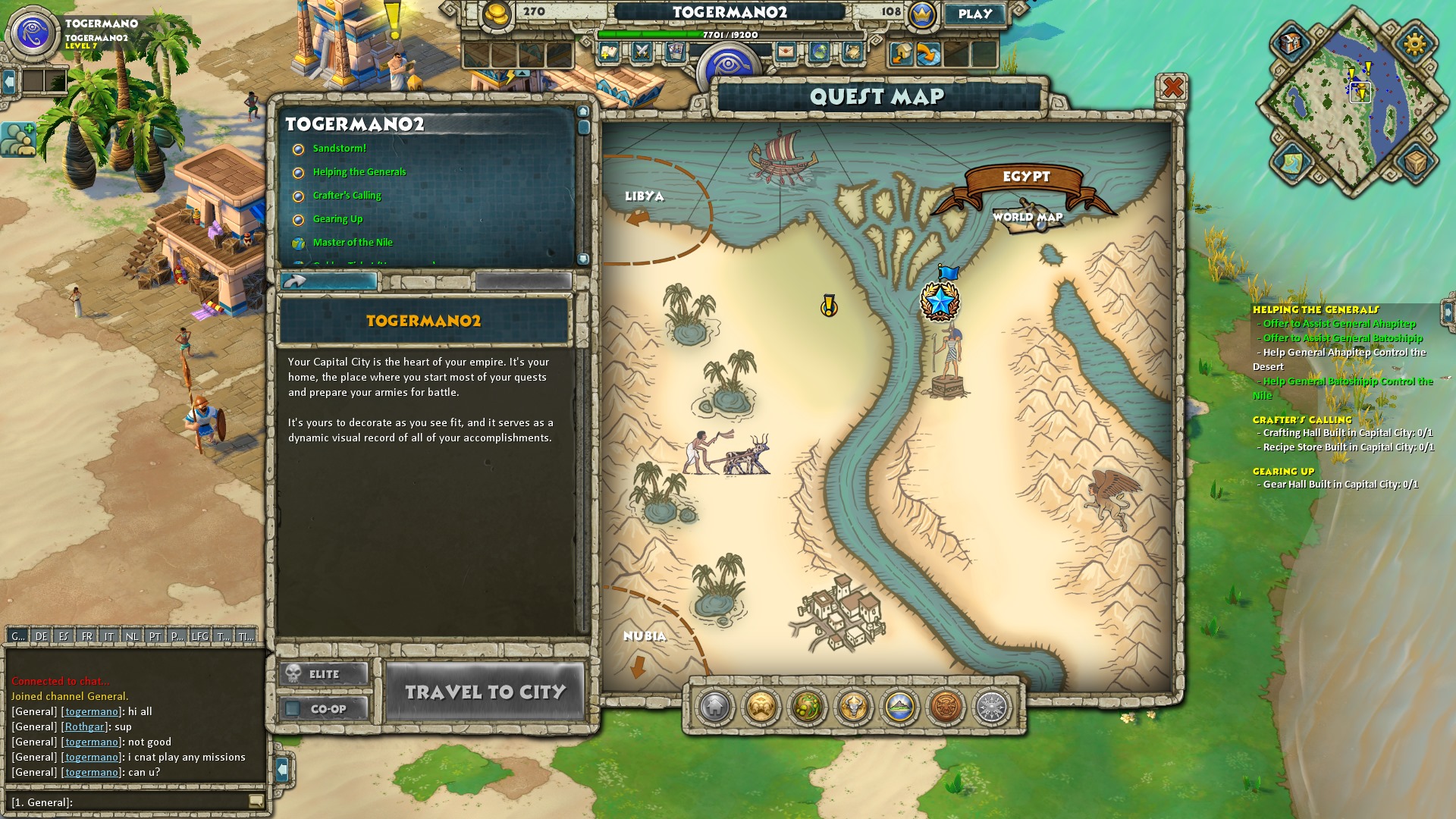Choose the Crafter's Calling quest
The width and height of the screenshot is (1456, 819).
(347, 196)
